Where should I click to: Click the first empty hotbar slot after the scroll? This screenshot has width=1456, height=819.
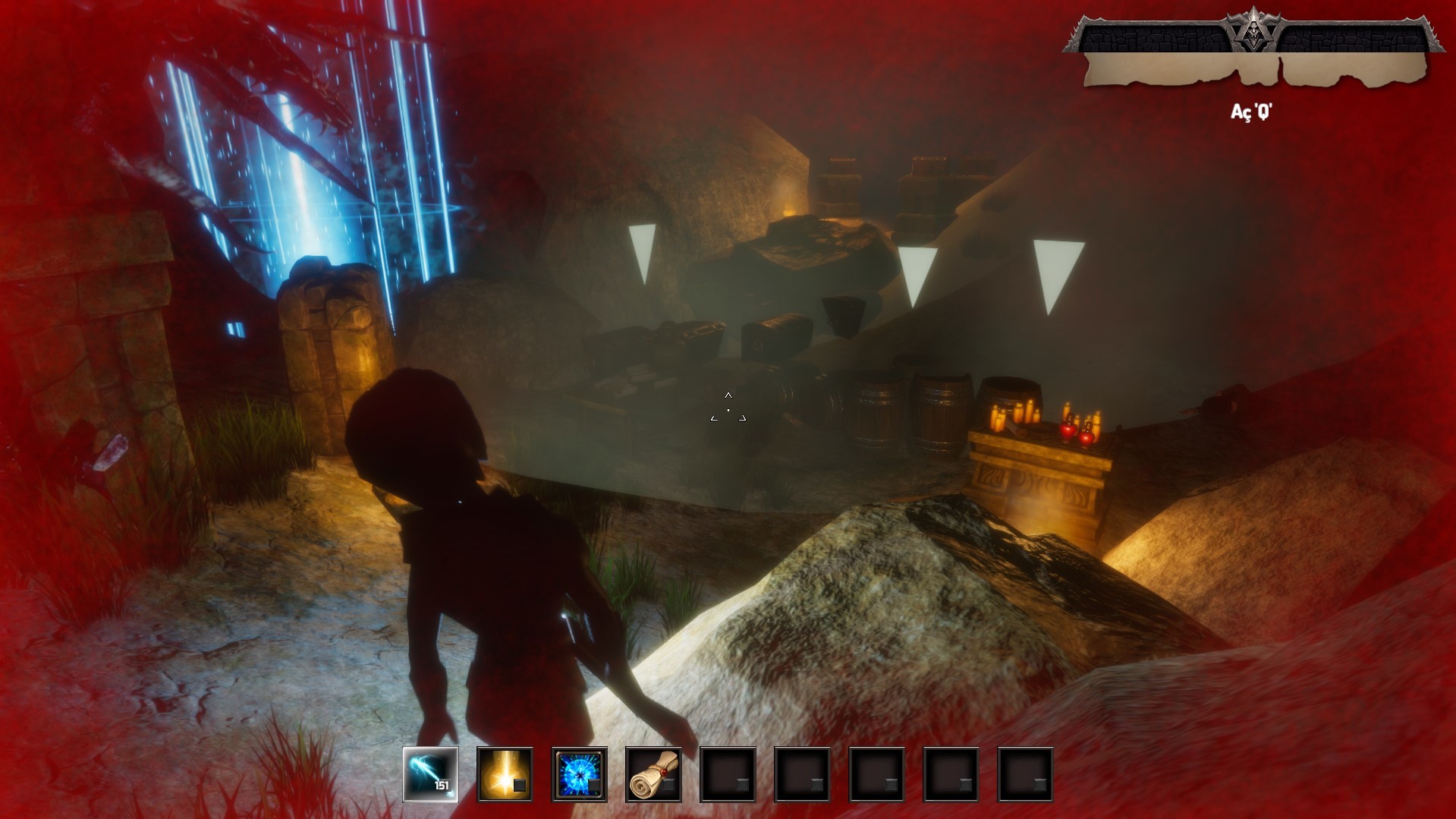coord(728,775)
